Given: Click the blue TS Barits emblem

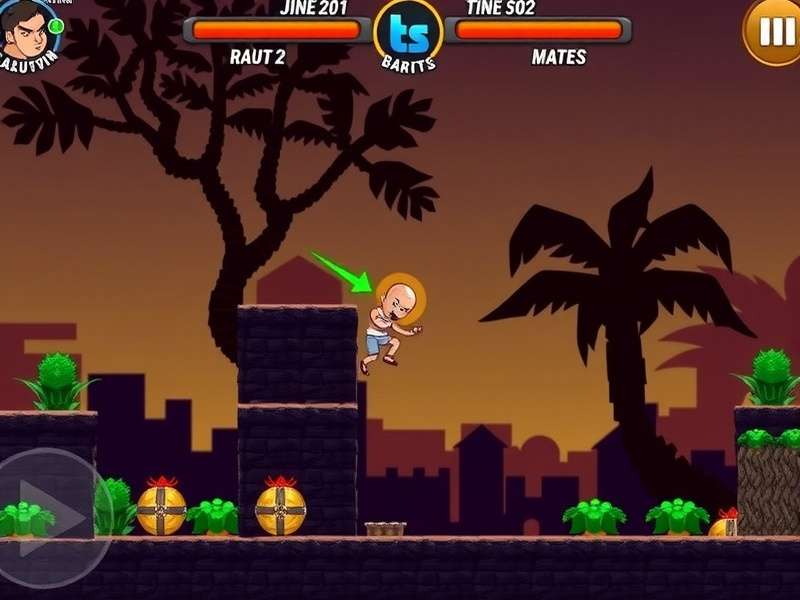Looking at the screenshot, I should pos(408,33).
